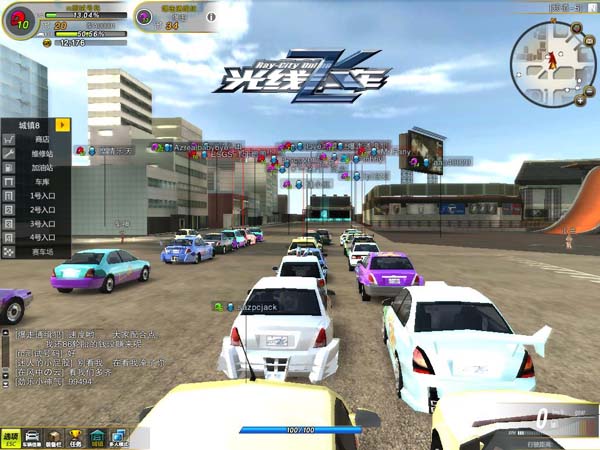Open the teal garage icon in toolbar
This screenshot has width=600, height=450.
tap(97, 437)
